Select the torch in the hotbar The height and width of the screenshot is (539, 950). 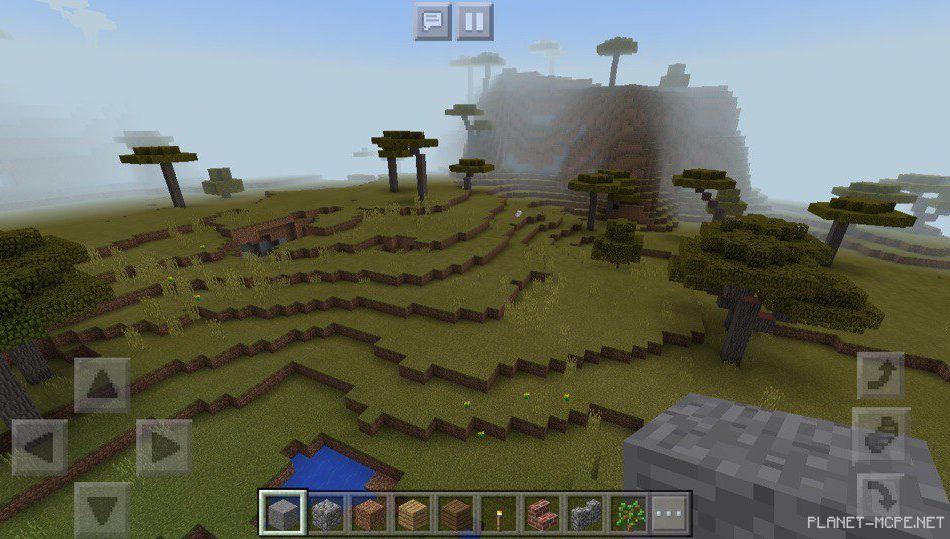500,514
